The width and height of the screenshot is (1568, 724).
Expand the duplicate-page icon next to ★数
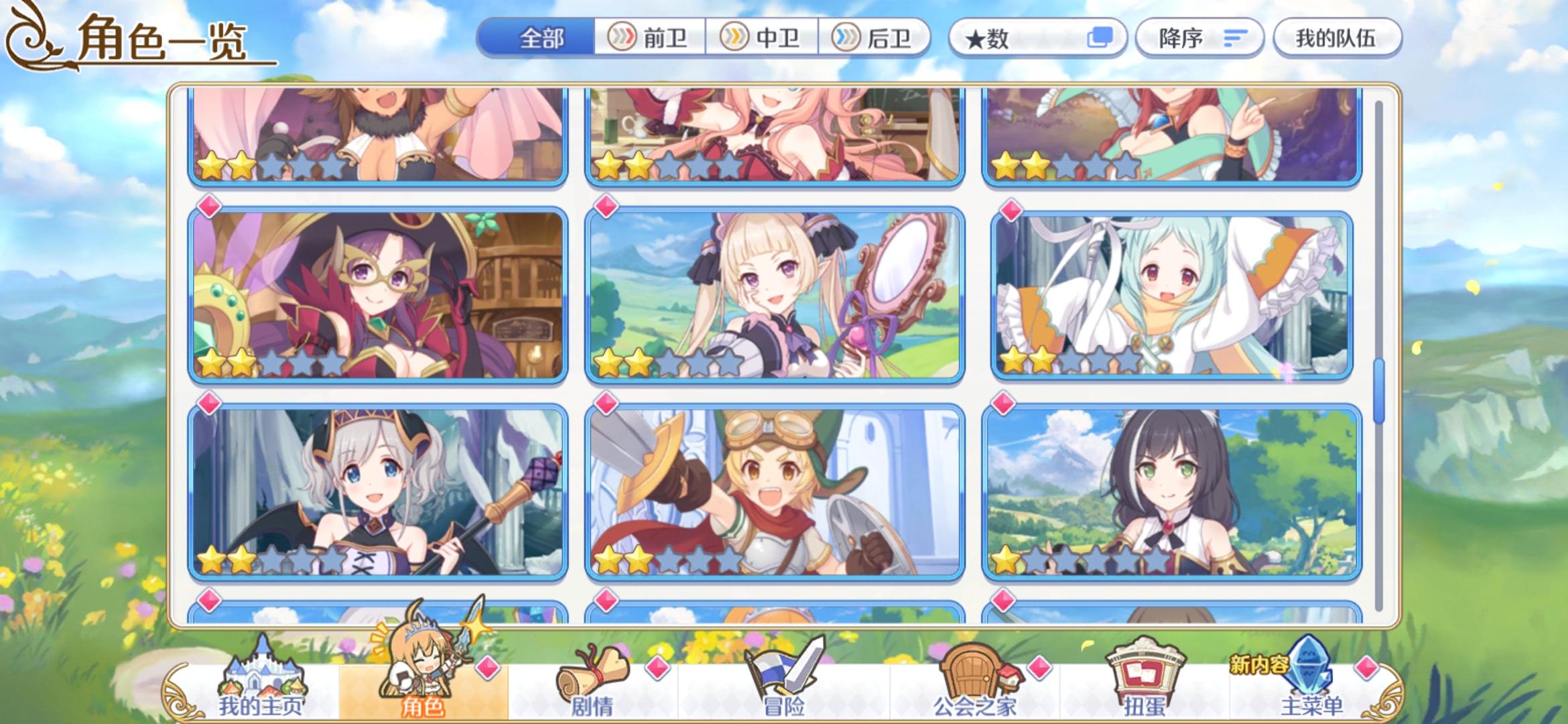coord(1101,38)
